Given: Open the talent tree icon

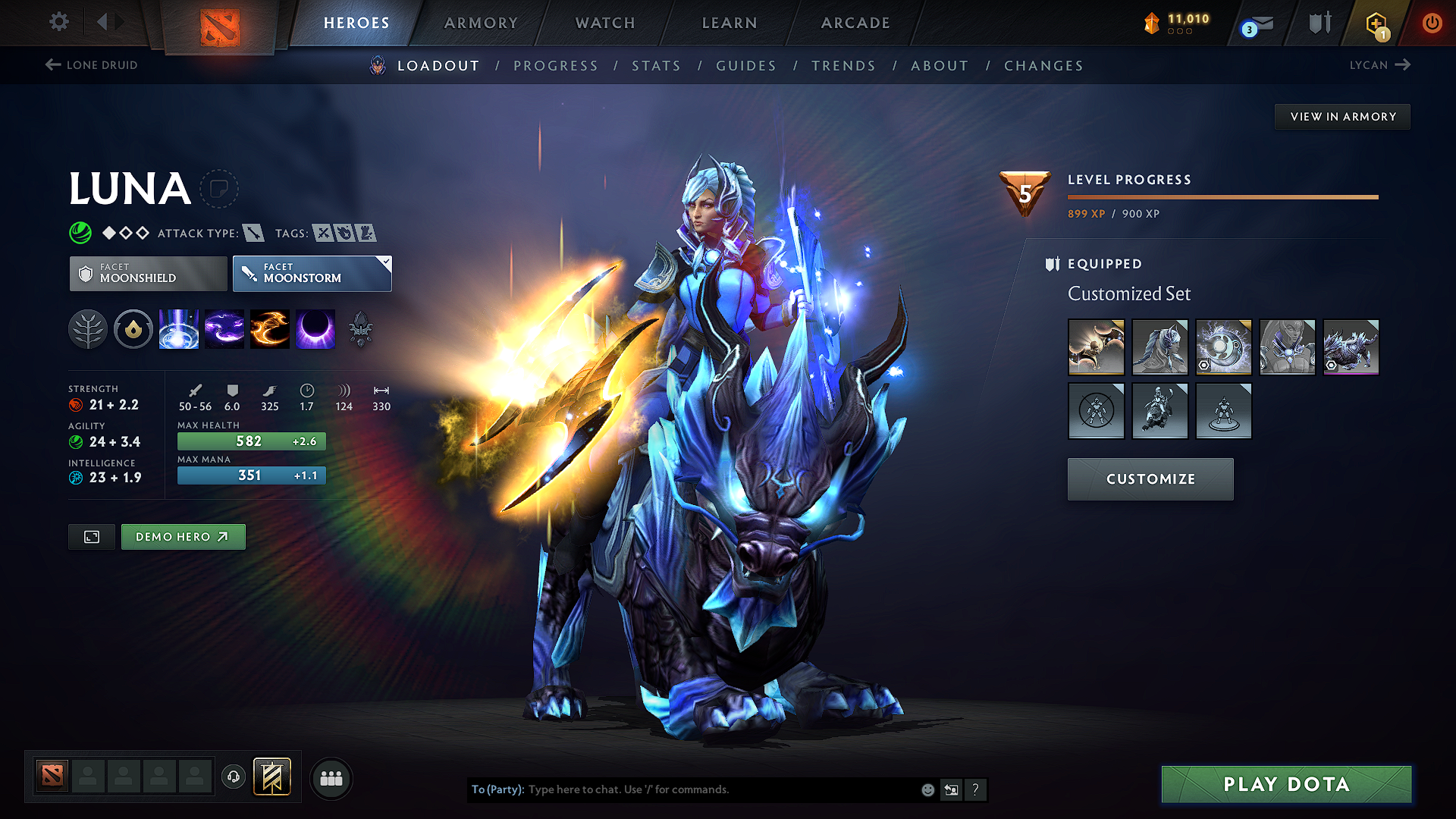Looking at the screenshot, I should (88, 329).
